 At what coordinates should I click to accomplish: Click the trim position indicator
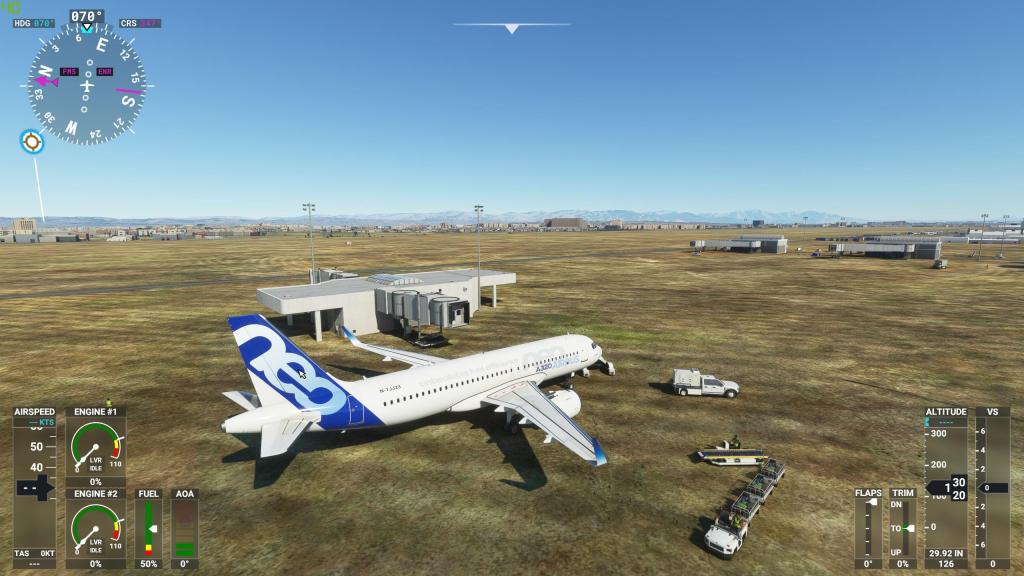click(x=902, y=529)
